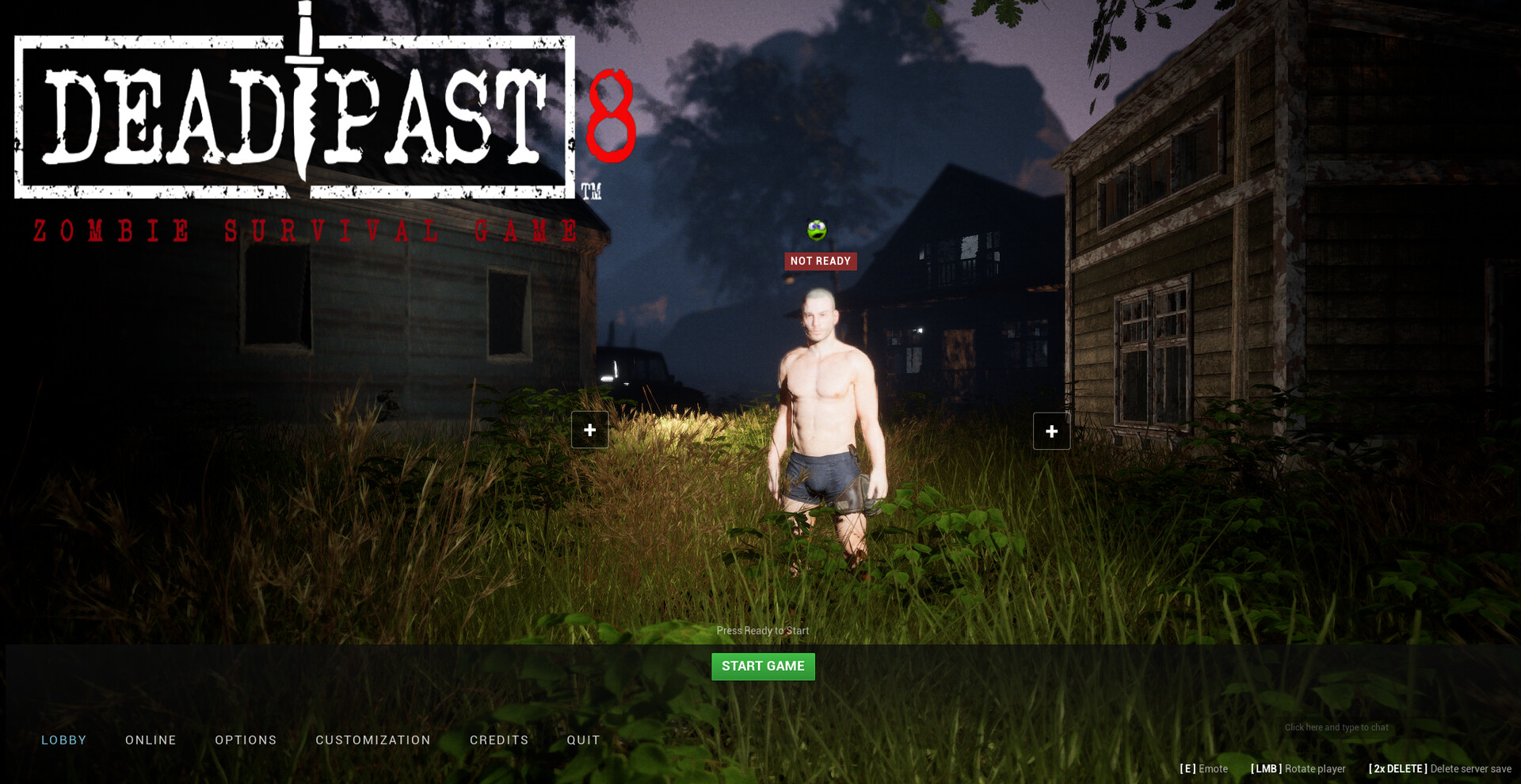Click the chat box to type a message
The height and width of the screenshot is (784, 1521).
1336,727
